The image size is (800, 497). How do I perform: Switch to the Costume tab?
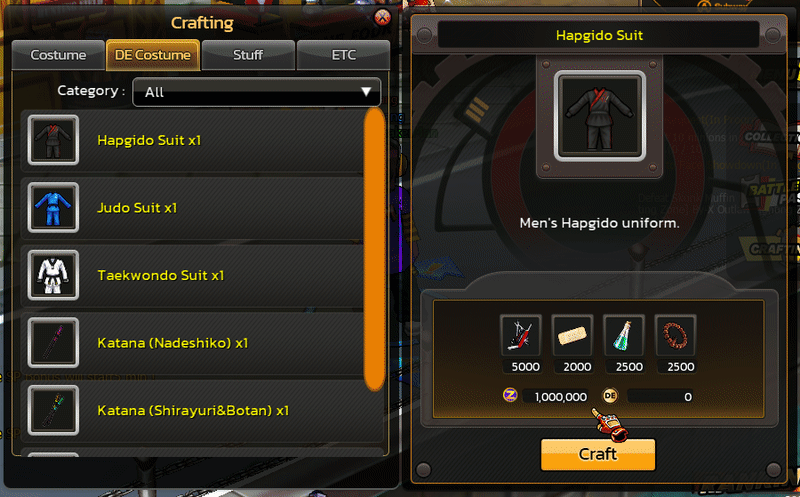57,55
